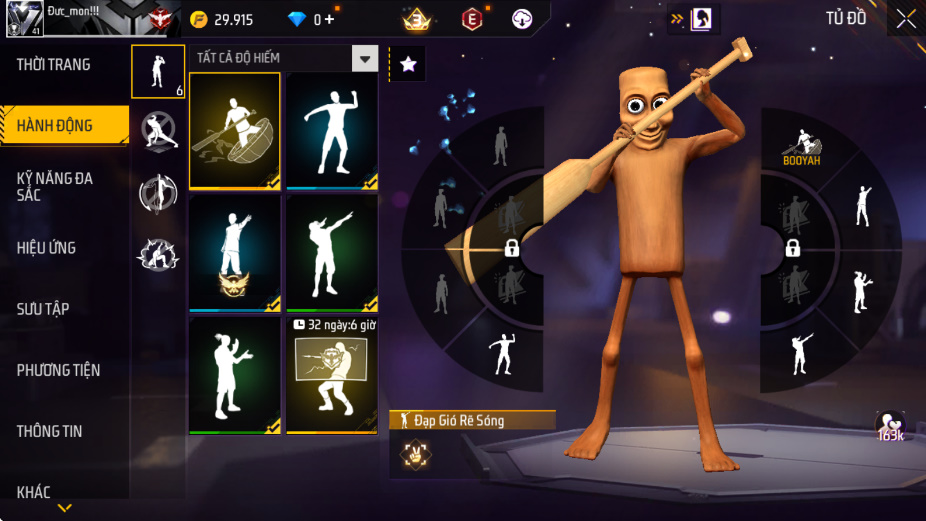Open the Thông Tin section
926x521 pixels.
tap(50, 431)
